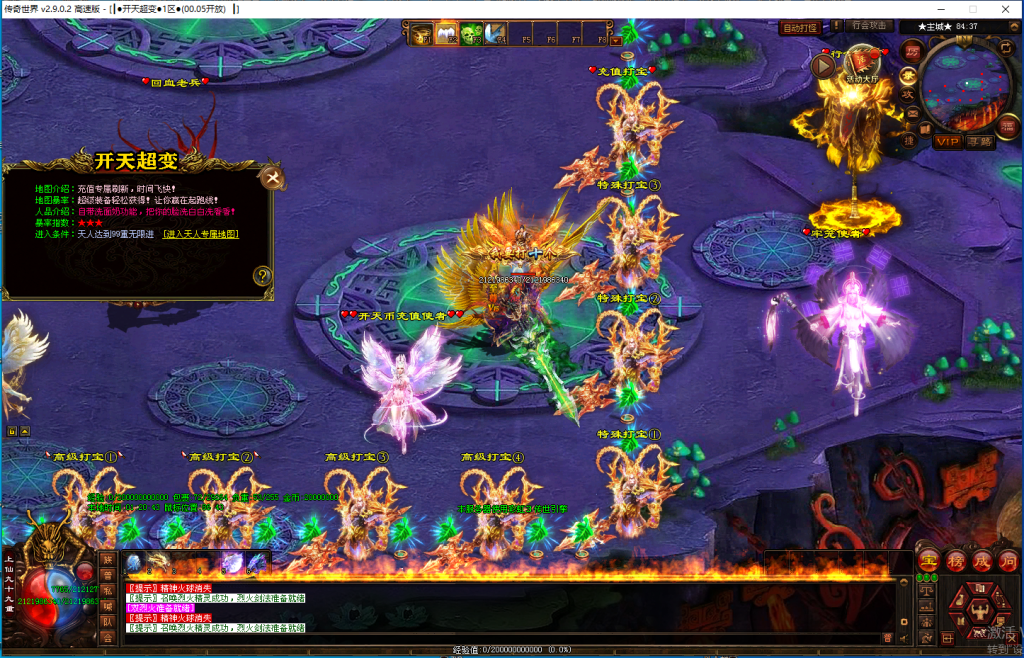Open the 活动大厅 activity hall icon

[862, 62]
